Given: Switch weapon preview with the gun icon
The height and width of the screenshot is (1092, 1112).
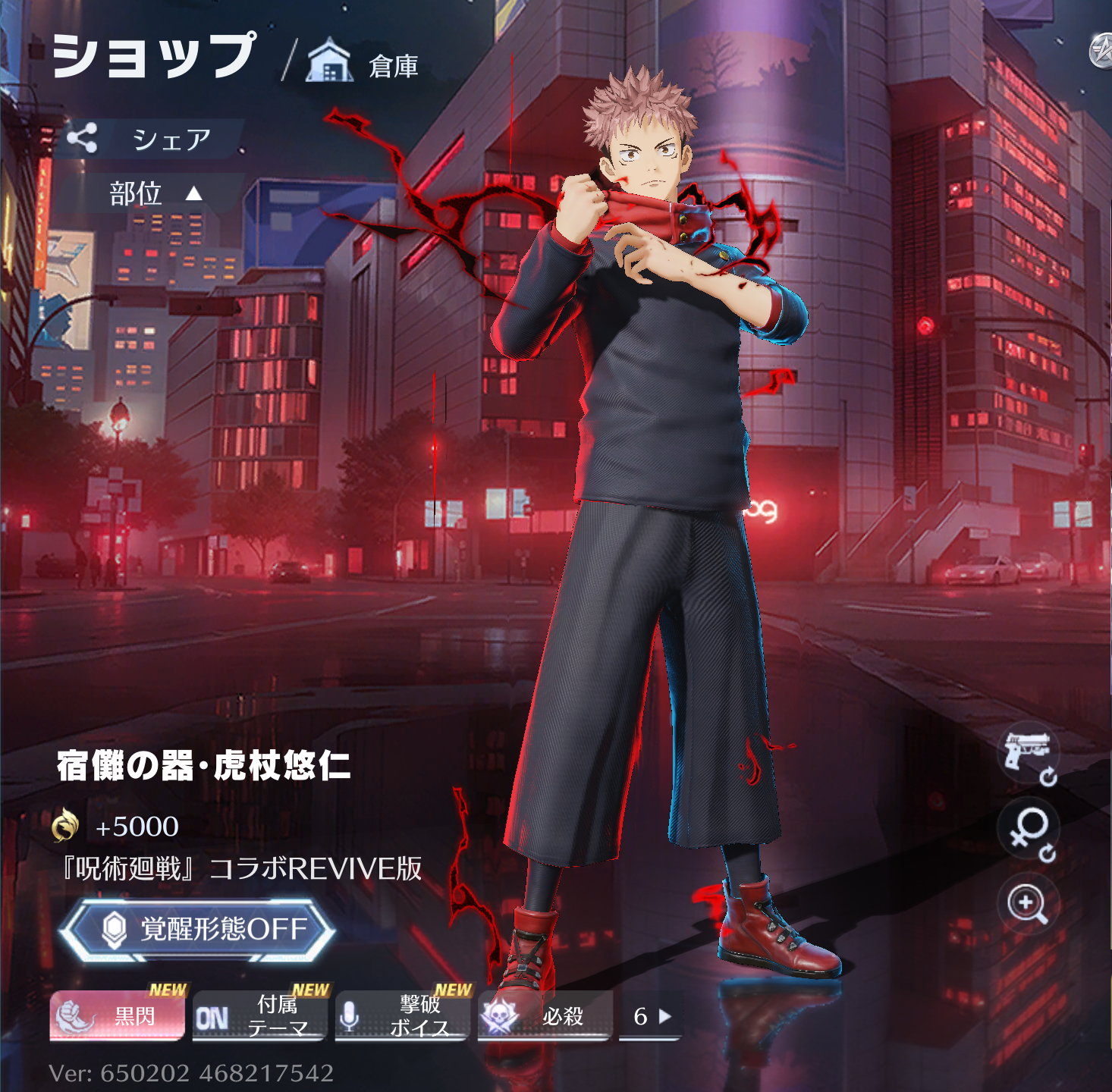Looking at the screenshot, I should tap(1028, 755).
